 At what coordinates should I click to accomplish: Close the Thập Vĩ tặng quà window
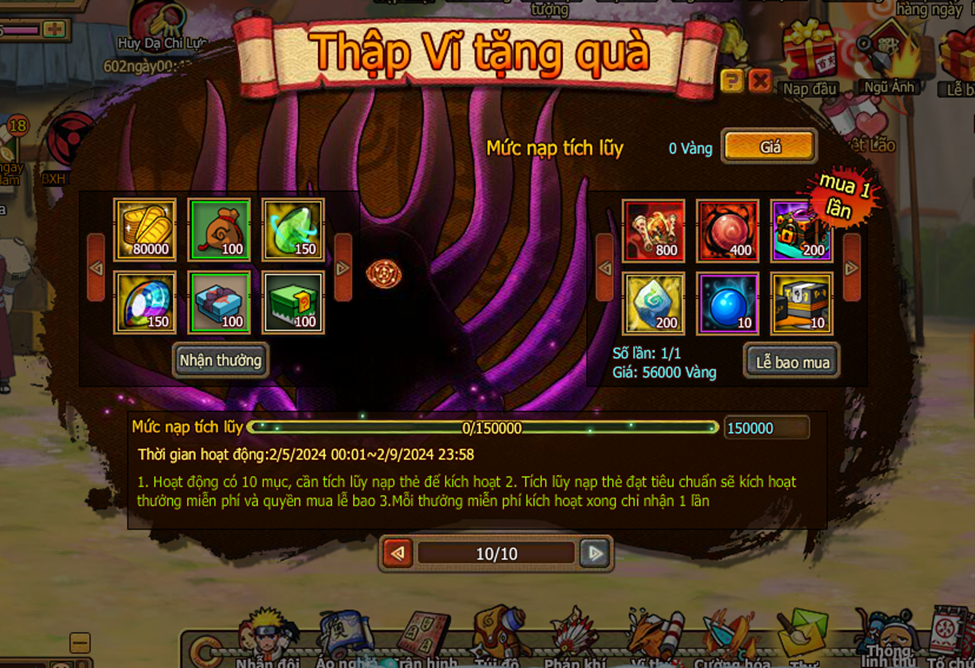click(760, 81)
